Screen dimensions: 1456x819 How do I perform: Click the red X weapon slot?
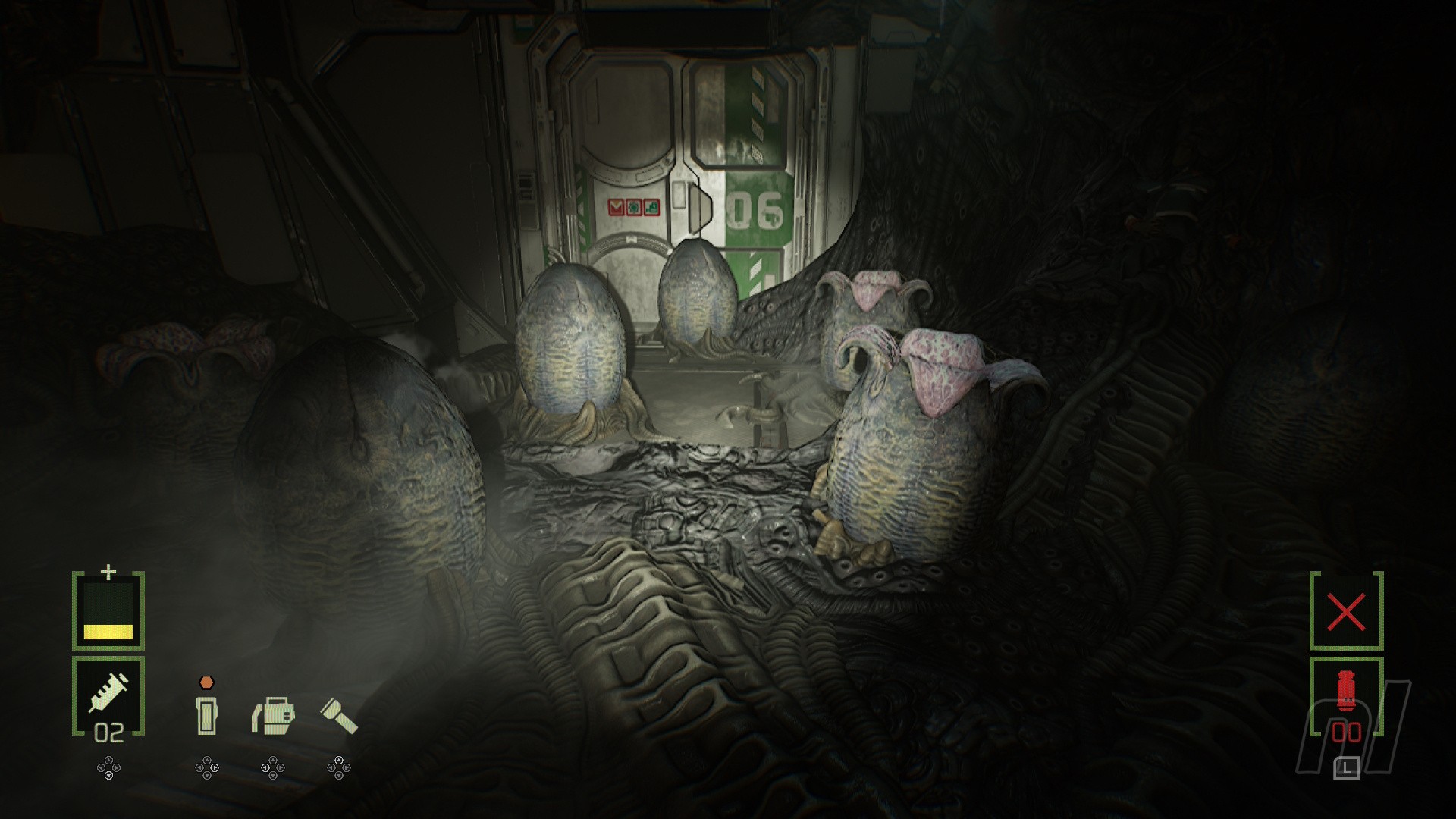pos(1346,611)
